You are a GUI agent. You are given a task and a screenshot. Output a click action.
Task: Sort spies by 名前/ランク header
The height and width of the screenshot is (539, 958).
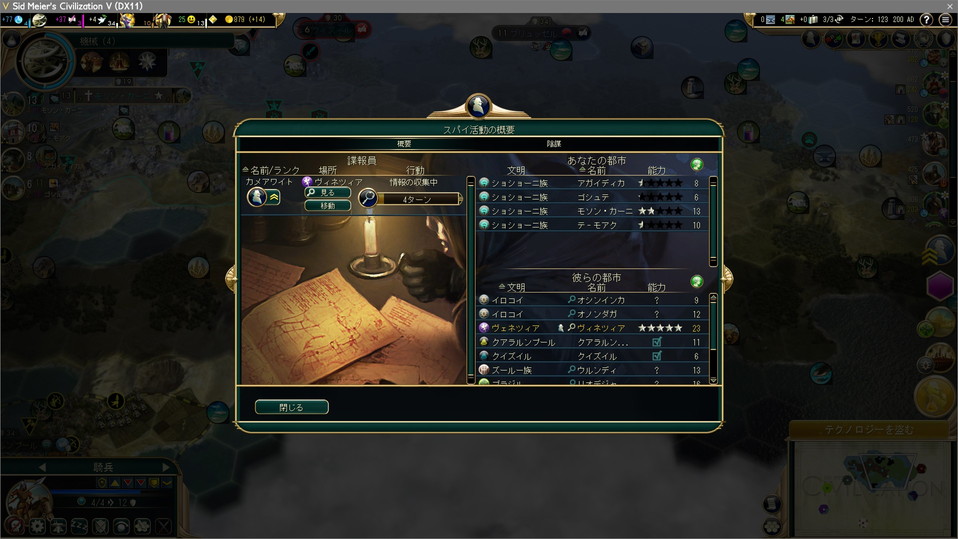[270, 171]
